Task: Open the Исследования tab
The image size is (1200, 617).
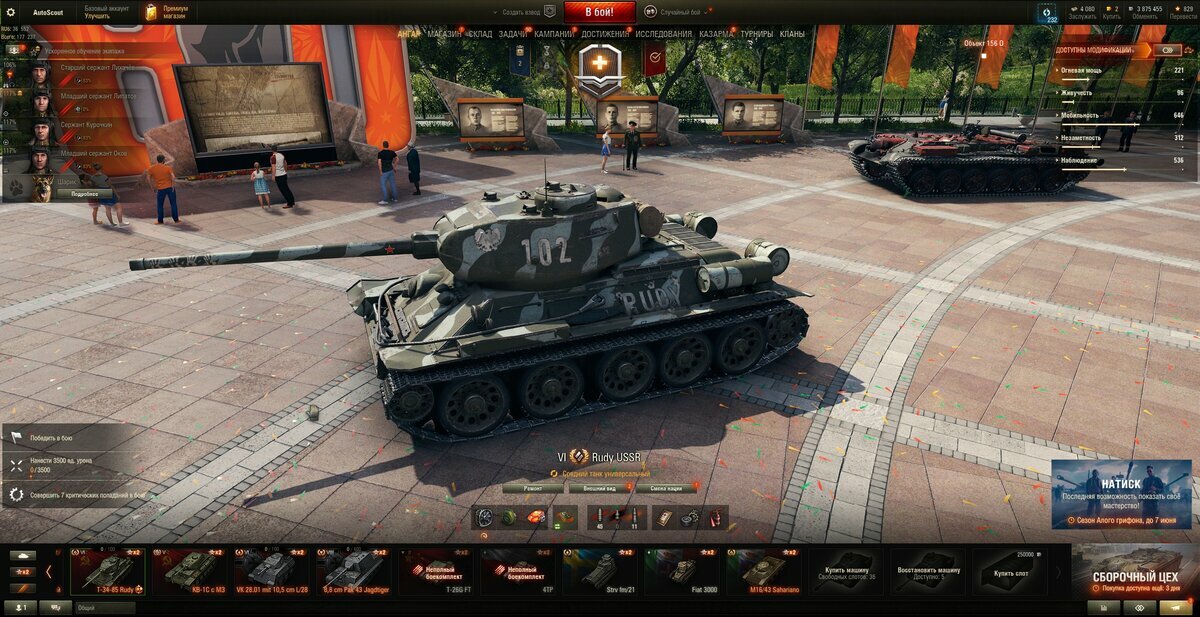Action: (663, 34)
